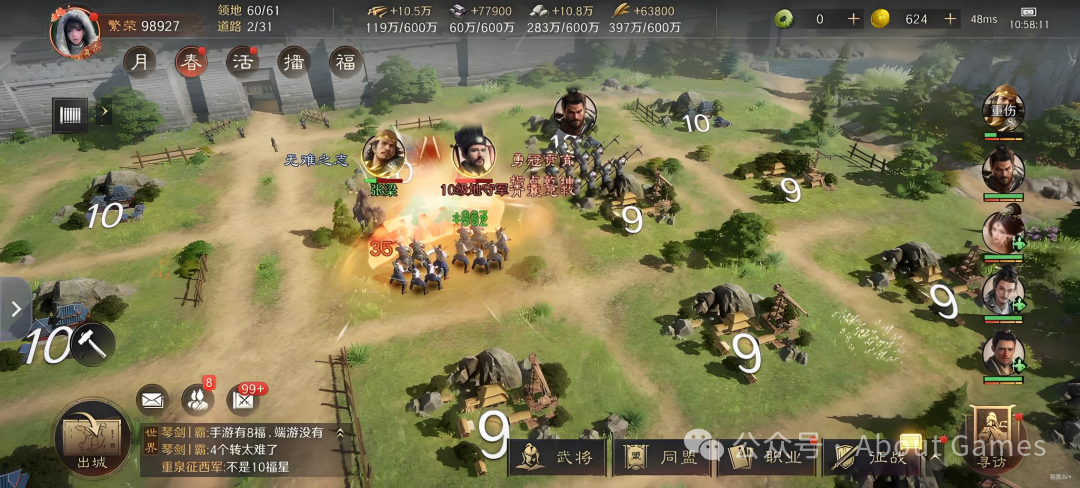Open the 同盟 alliance menu

coord(664,457)
